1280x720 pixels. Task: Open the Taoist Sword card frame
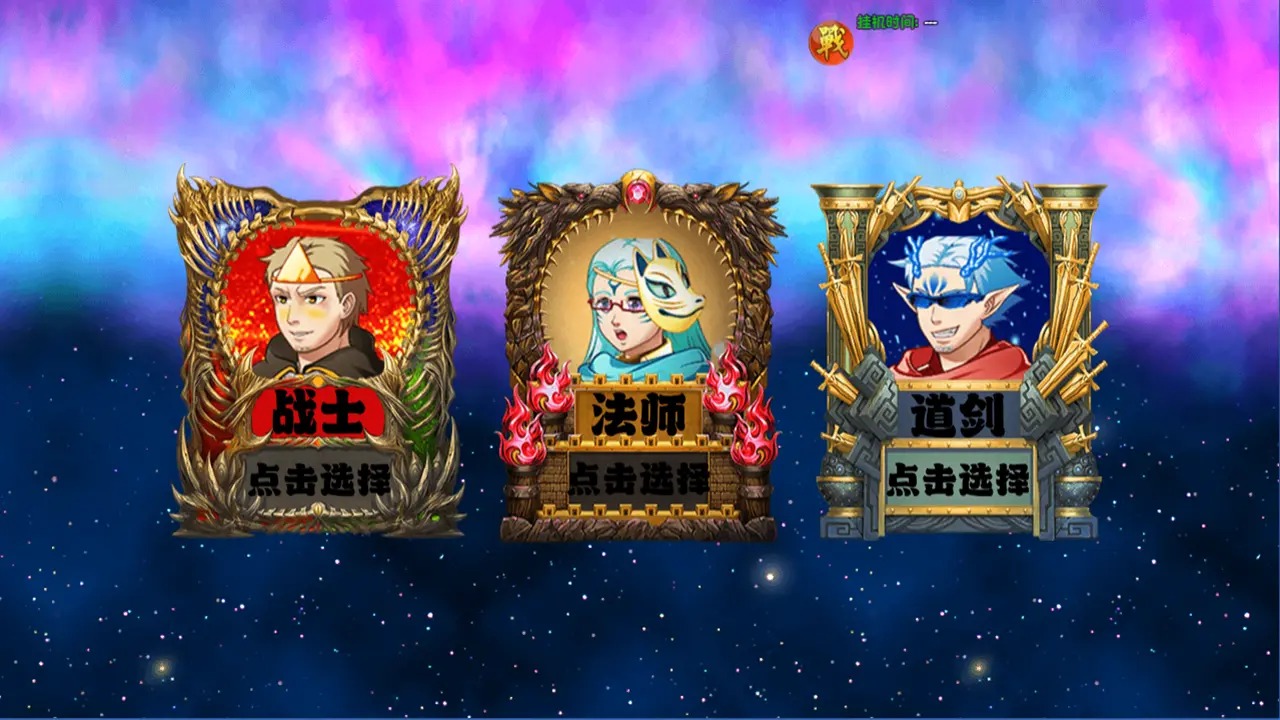pos(950,350)
